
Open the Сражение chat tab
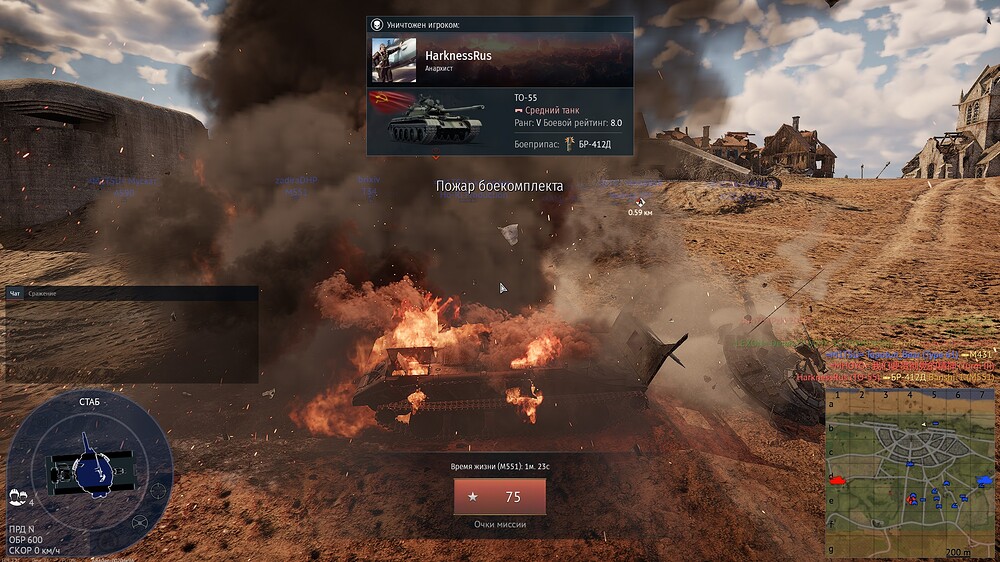42,293
